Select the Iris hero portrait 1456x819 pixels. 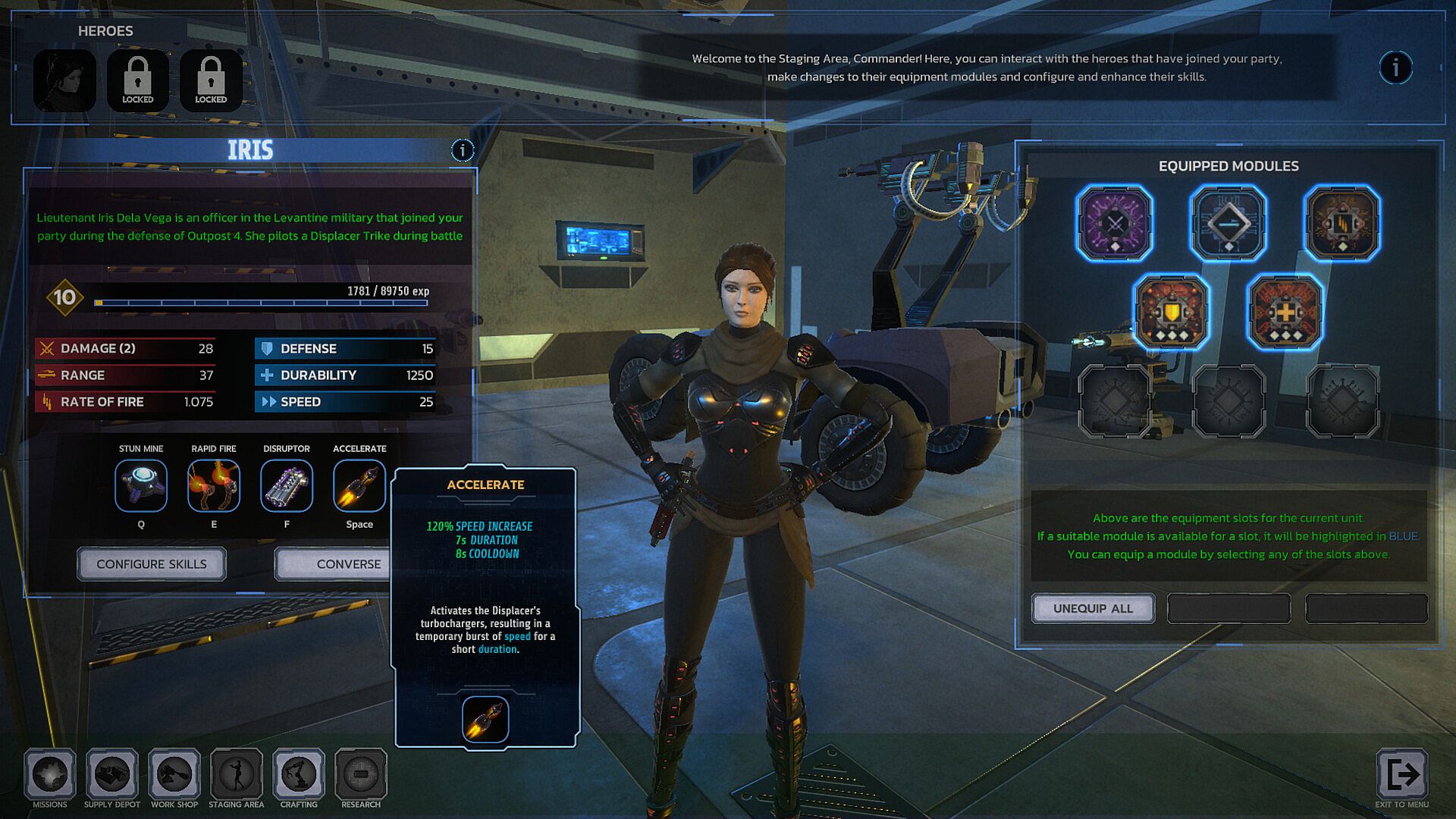point(64,80)
